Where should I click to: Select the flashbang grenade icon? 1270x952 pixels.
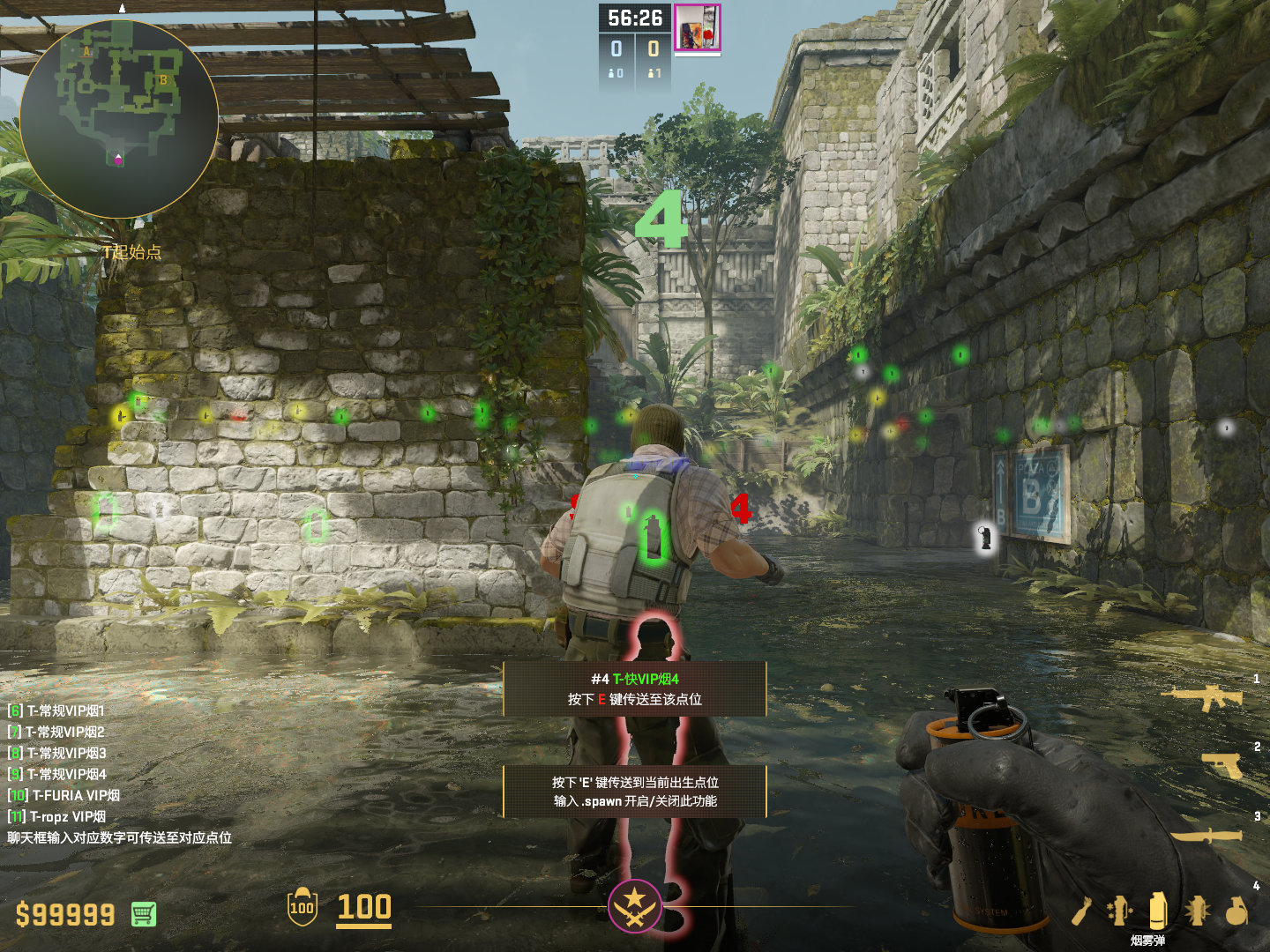click(x=1120, y=911)
